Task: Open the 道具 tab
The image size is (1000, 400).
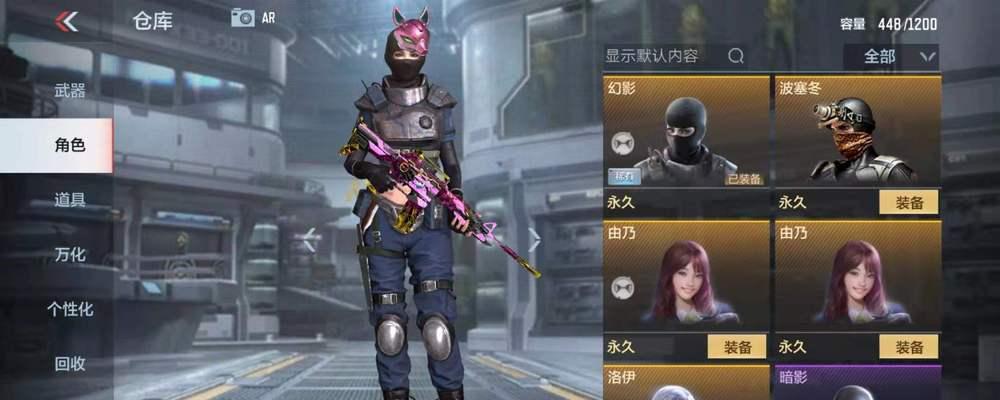Action: 69,200
